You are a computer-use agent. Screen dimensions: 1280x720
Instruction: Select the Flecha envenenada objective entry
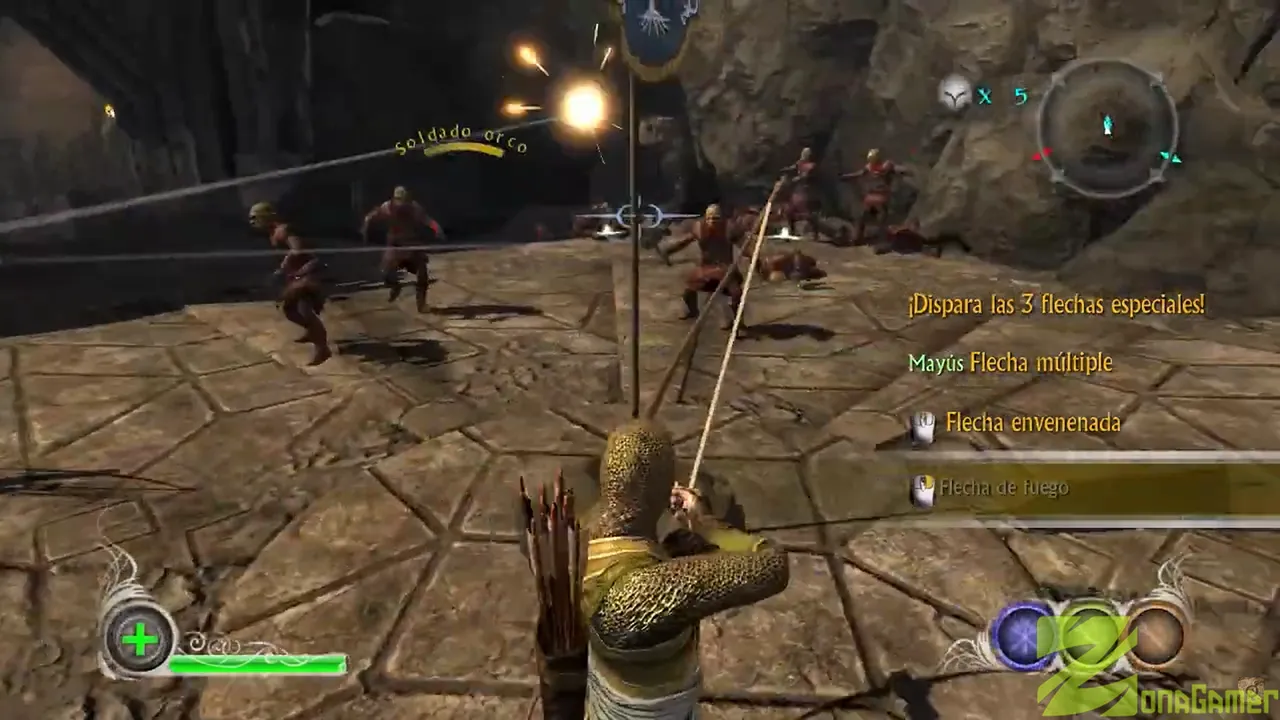(x=1032, y=423)
